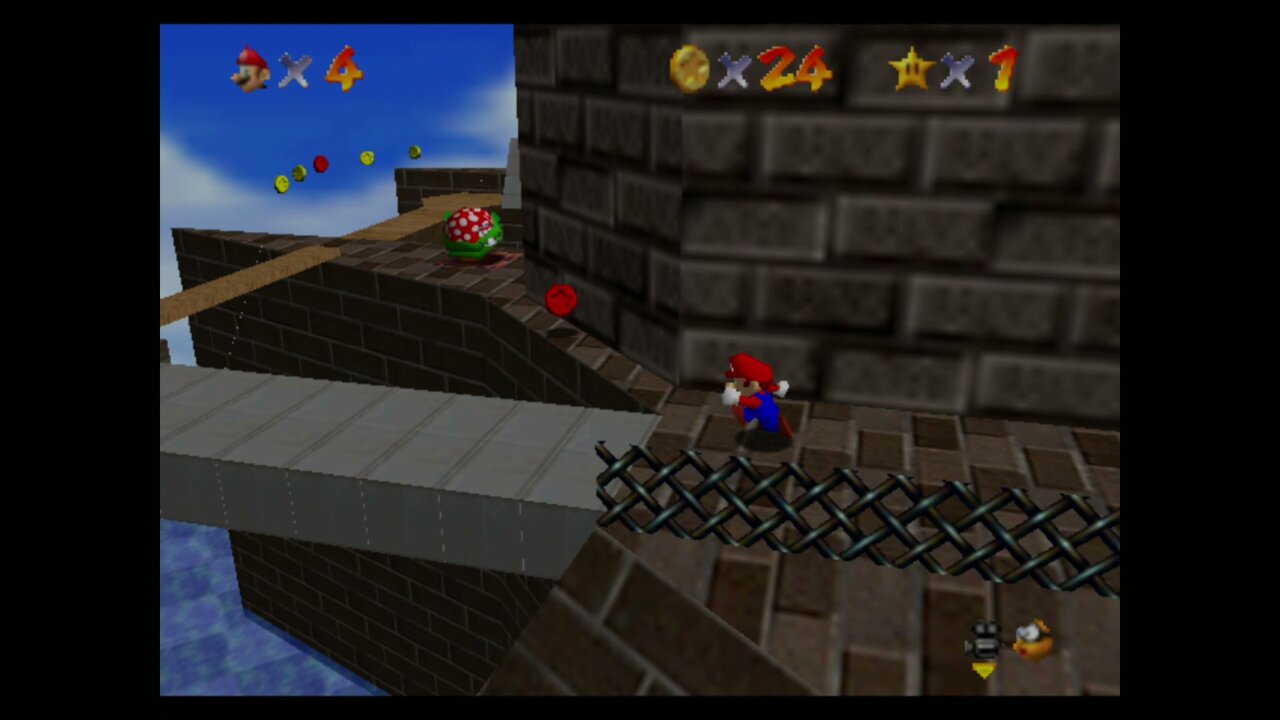This screenshot has width=1280, height=720.
Task: Click the lives count number 4
Action: tap(345, 70)
